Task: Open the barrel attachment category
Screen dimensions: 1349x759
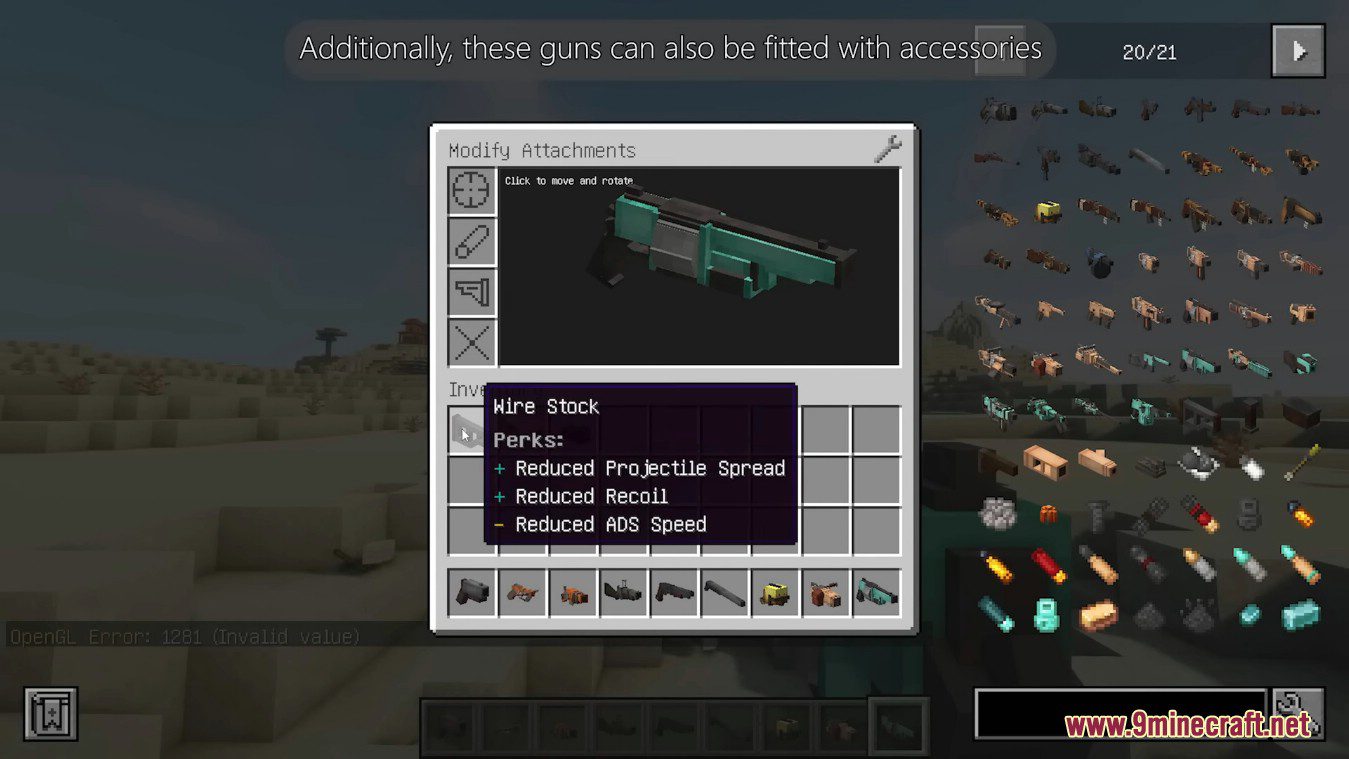Action: click(471, 241)
